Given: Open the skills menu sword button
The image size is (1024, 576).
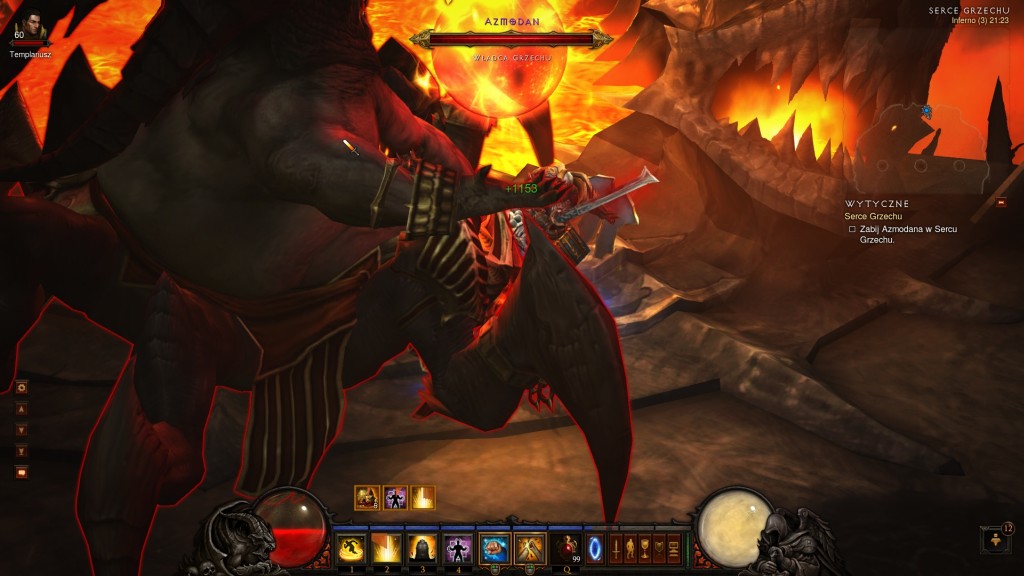Looking at the screenshot, I should [616, 548].
